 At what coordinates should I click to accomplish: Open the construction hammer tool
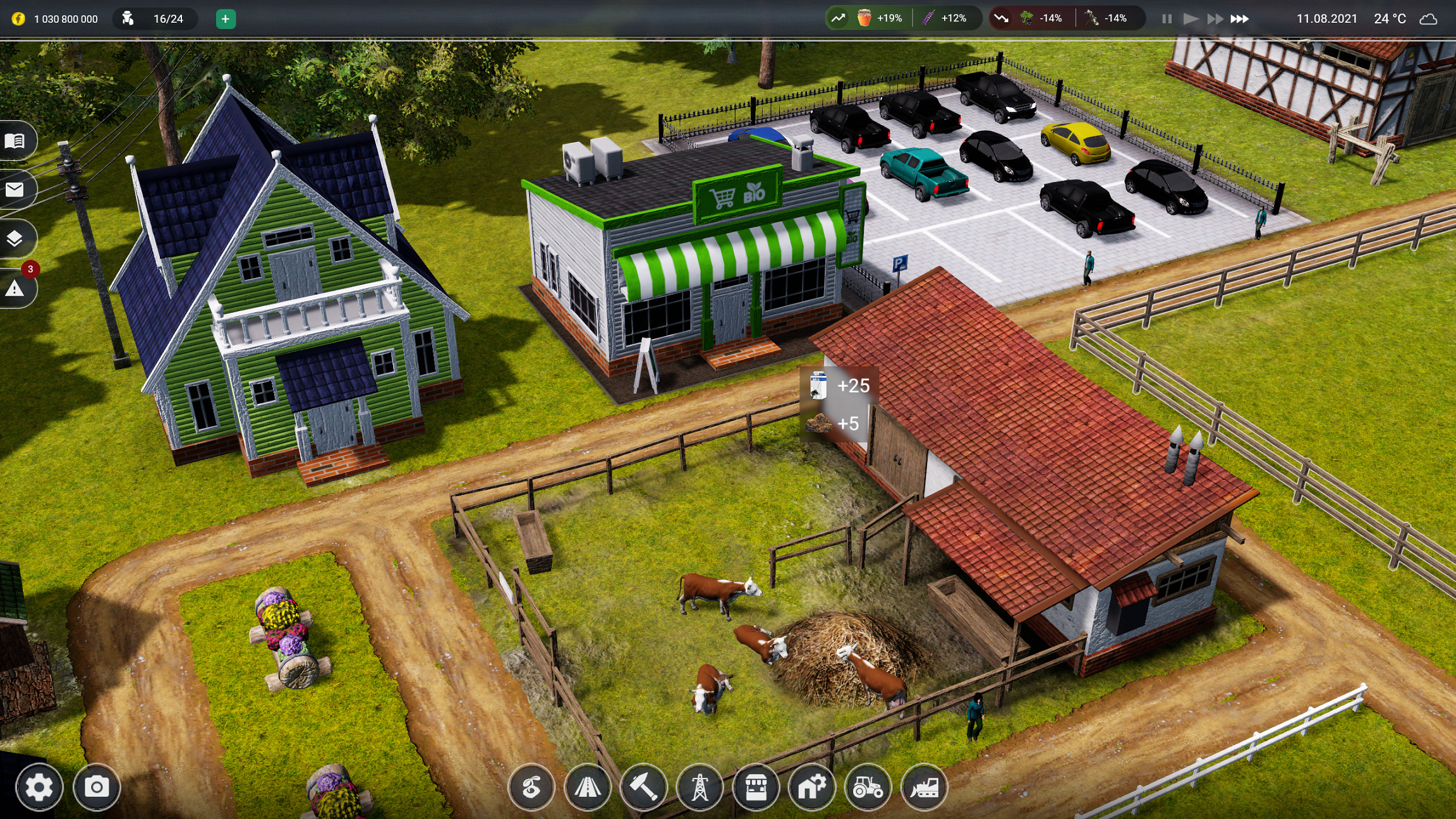644,787
